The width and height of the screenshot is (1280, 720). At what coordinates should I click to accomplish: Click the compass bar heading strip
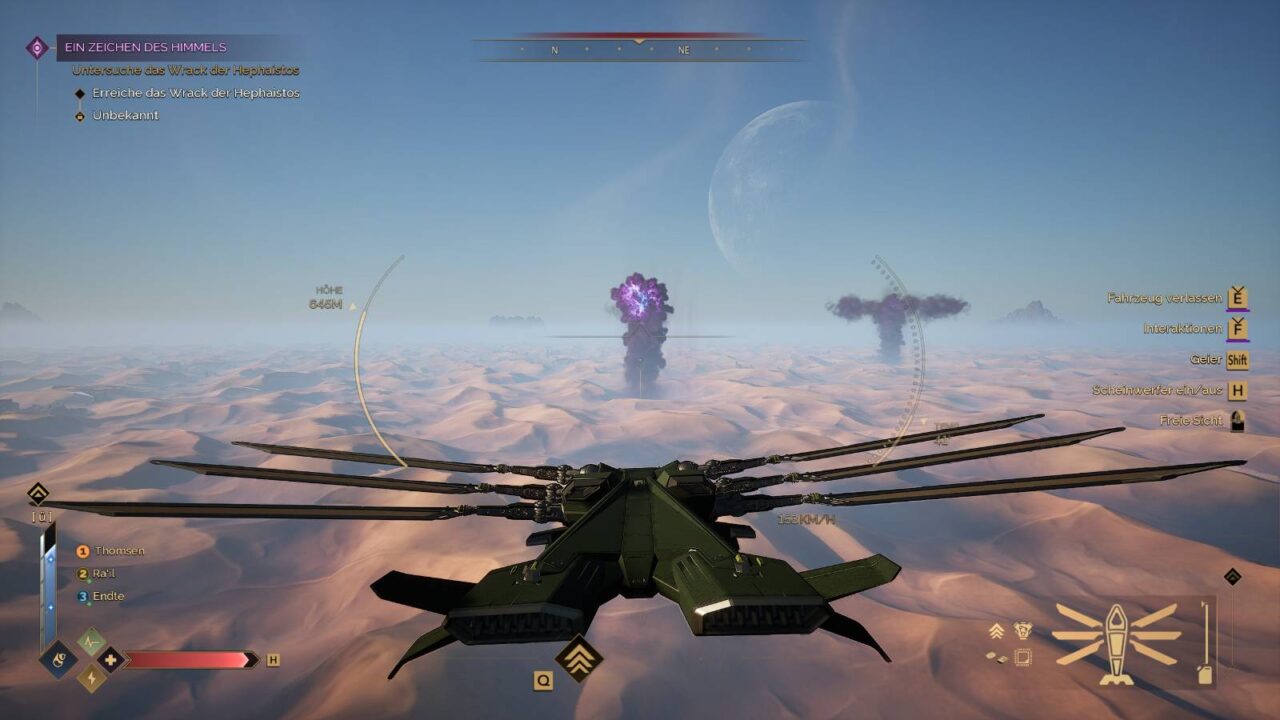(638, 49)
